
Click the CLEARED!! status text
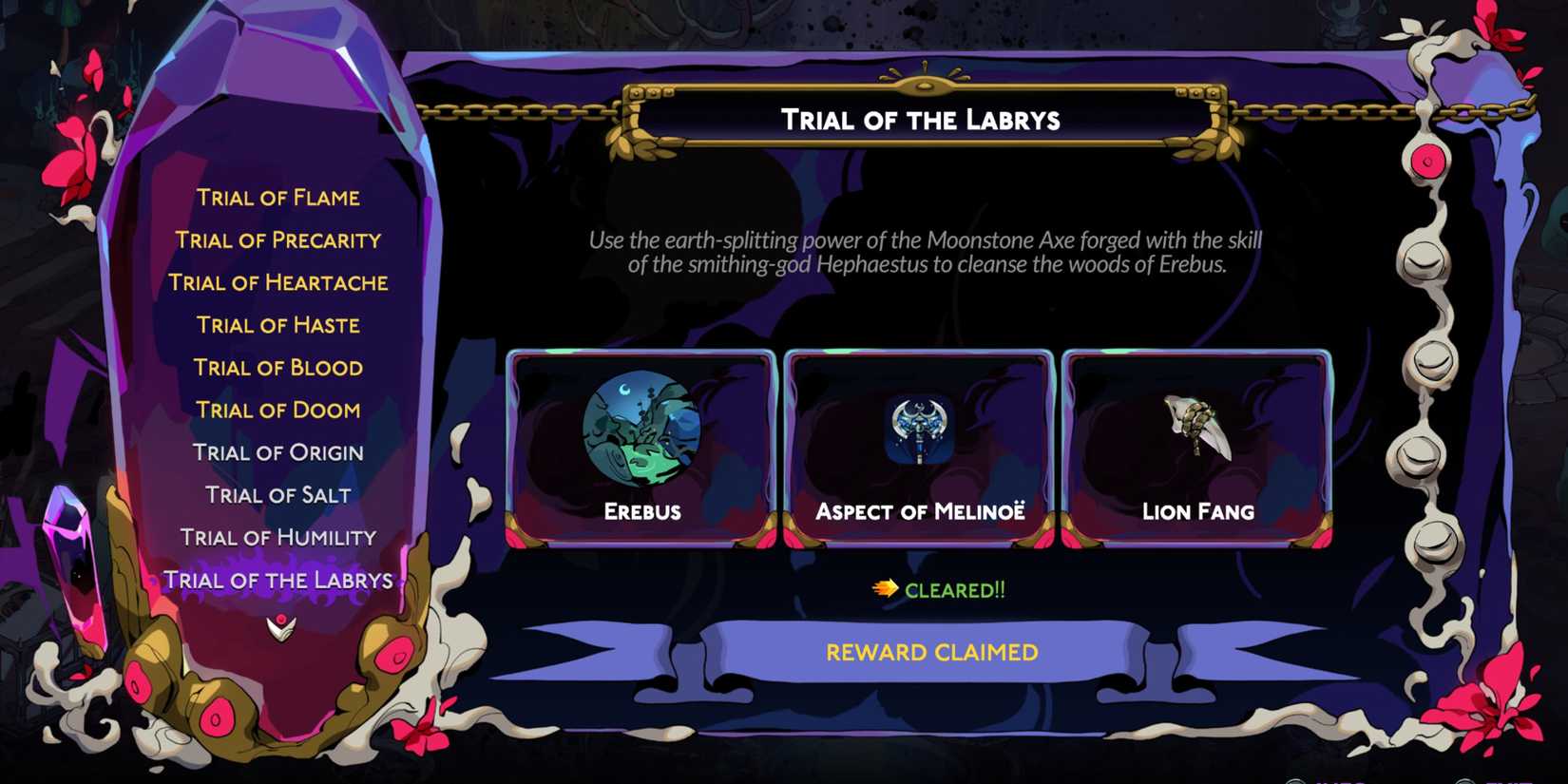(955, 590)
